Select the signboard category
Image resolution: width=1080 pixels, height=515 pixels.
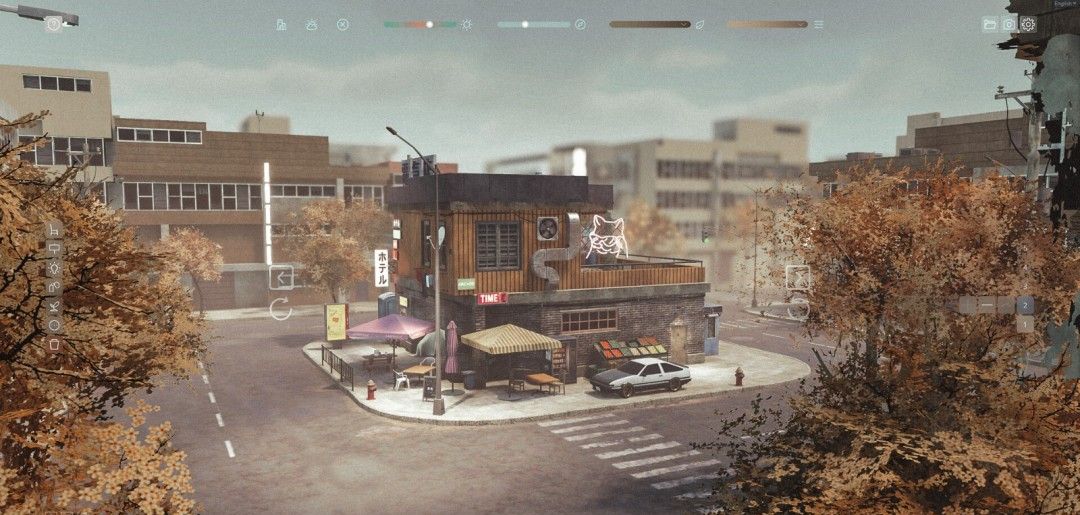(x=54, y=249)
